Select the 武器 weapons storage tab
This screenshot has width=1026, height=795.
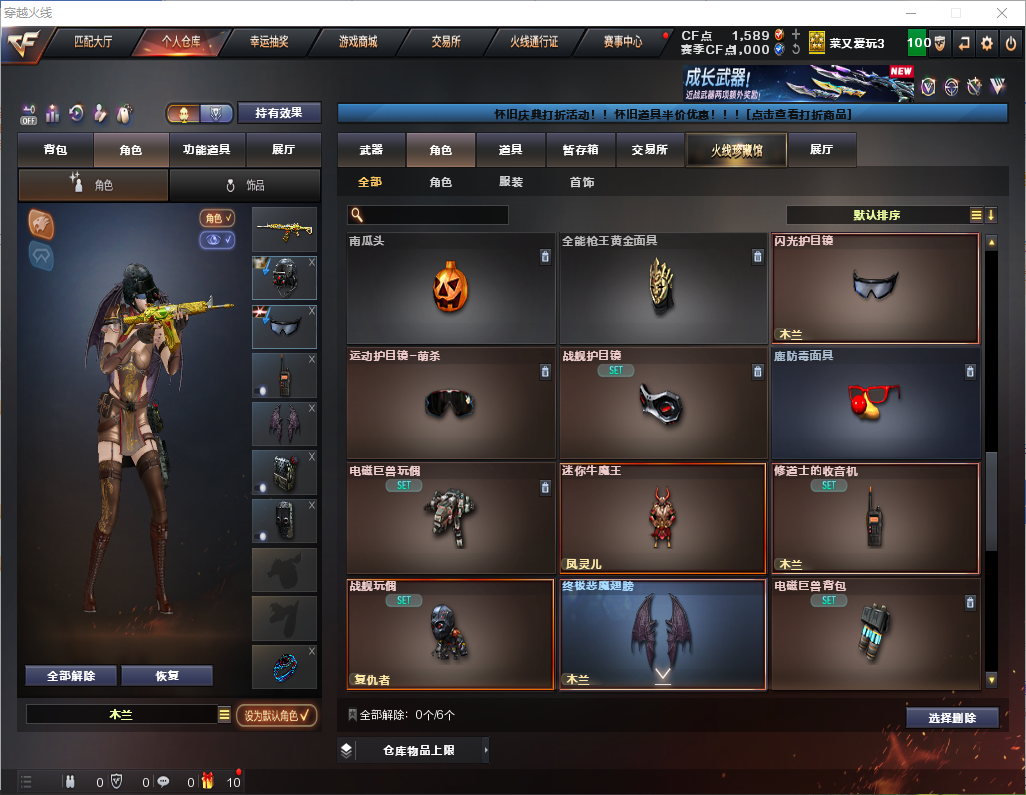click(371, 150)
